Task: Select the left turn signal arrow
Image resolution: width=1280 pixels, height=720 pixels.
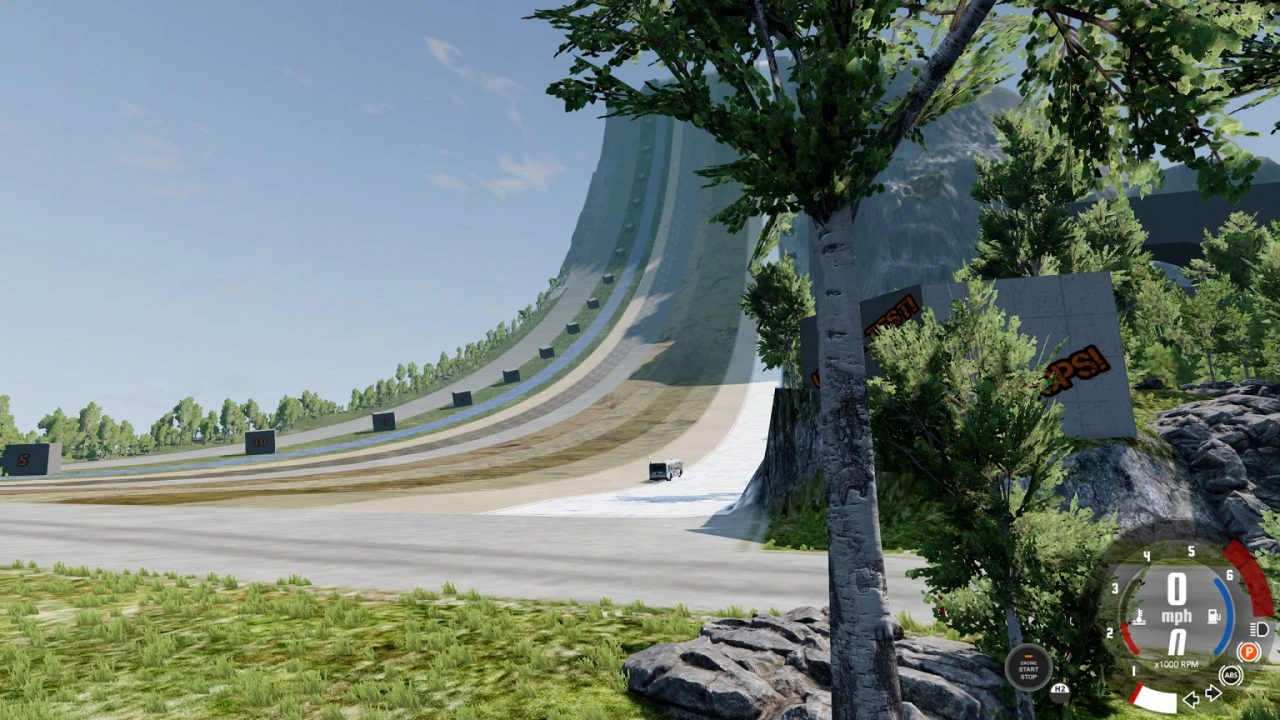Action: click(x=1191, y=699)
